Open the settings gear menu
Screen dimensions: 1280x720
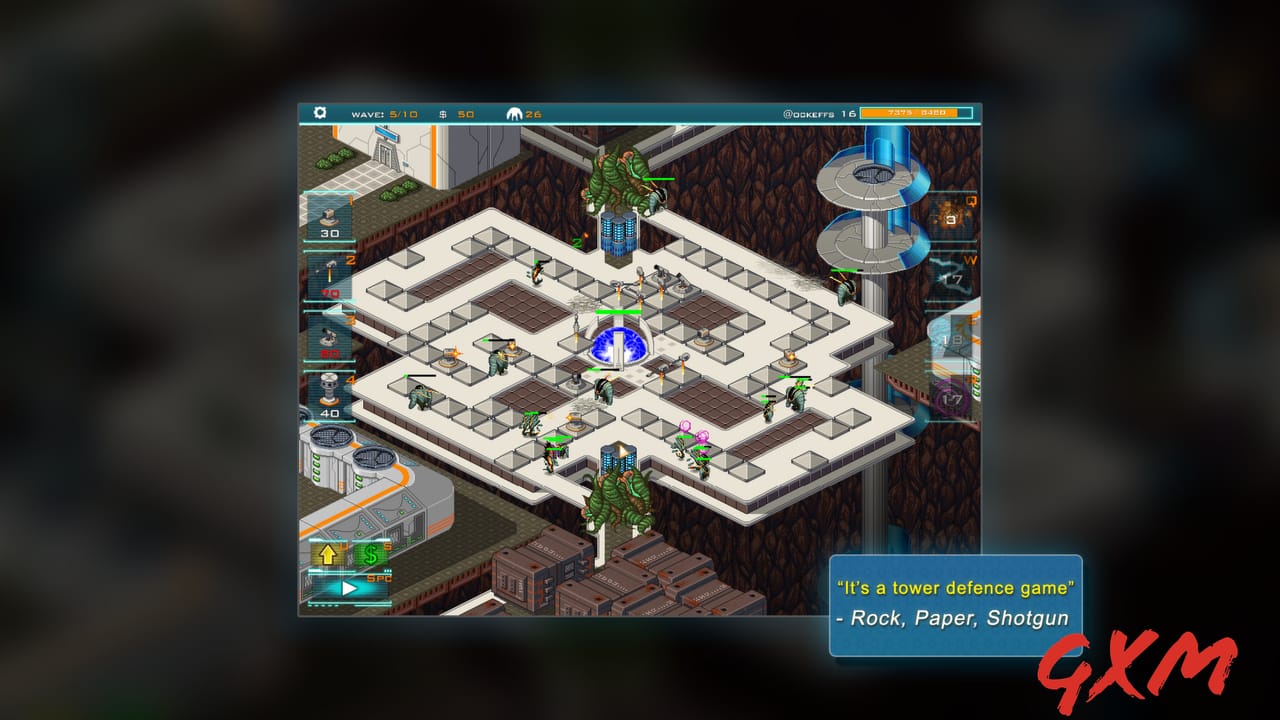click(318, 113)
